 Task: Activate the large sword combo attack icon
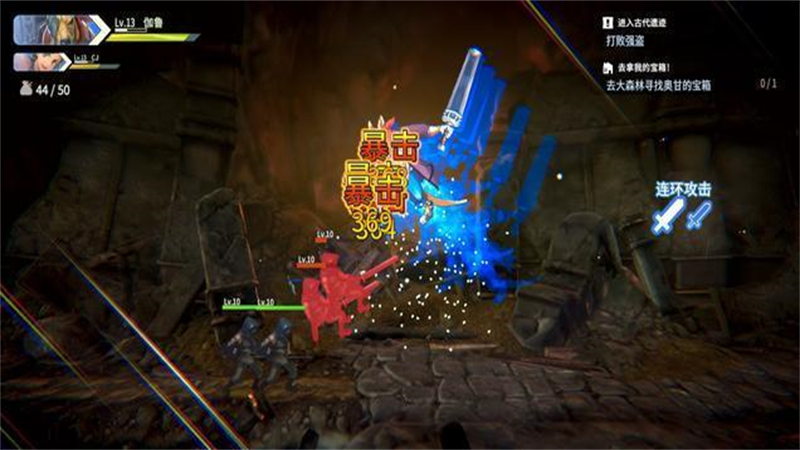[x=668, y=215]
